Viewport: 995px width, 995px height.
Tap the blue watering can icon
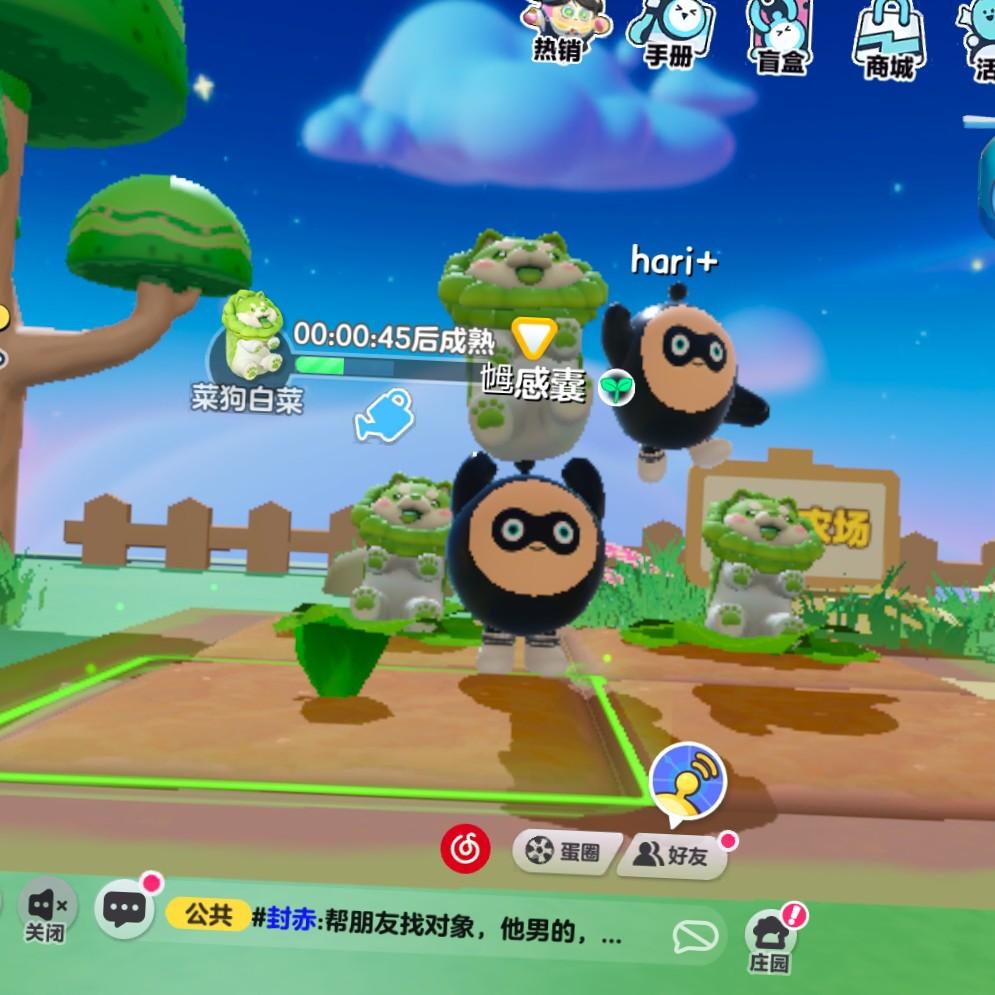(x=385, y=414)
